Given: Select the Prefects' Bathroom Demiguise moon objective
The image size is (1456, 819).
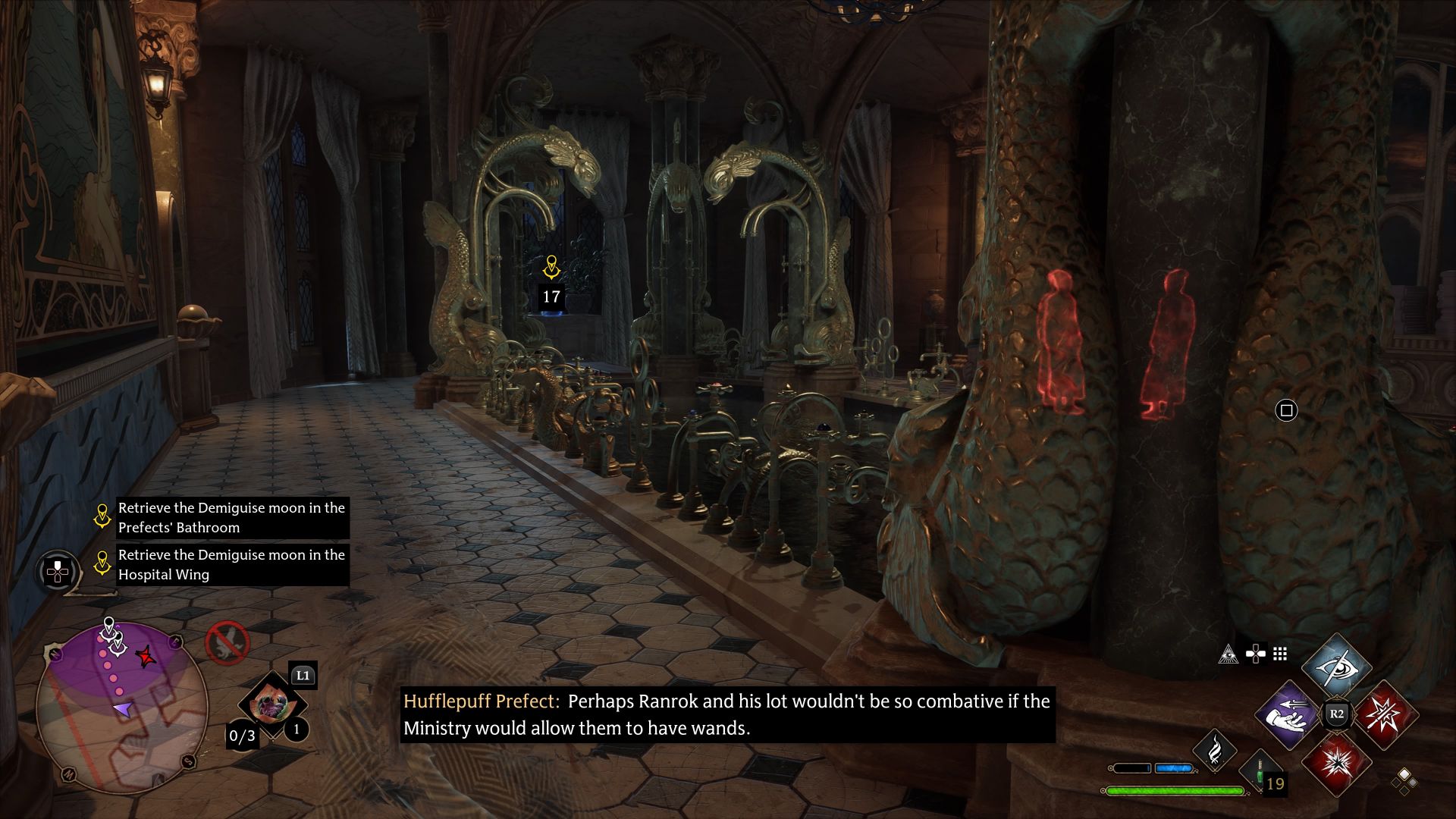Looking at the screenshot, I should [x=231, y=518].
